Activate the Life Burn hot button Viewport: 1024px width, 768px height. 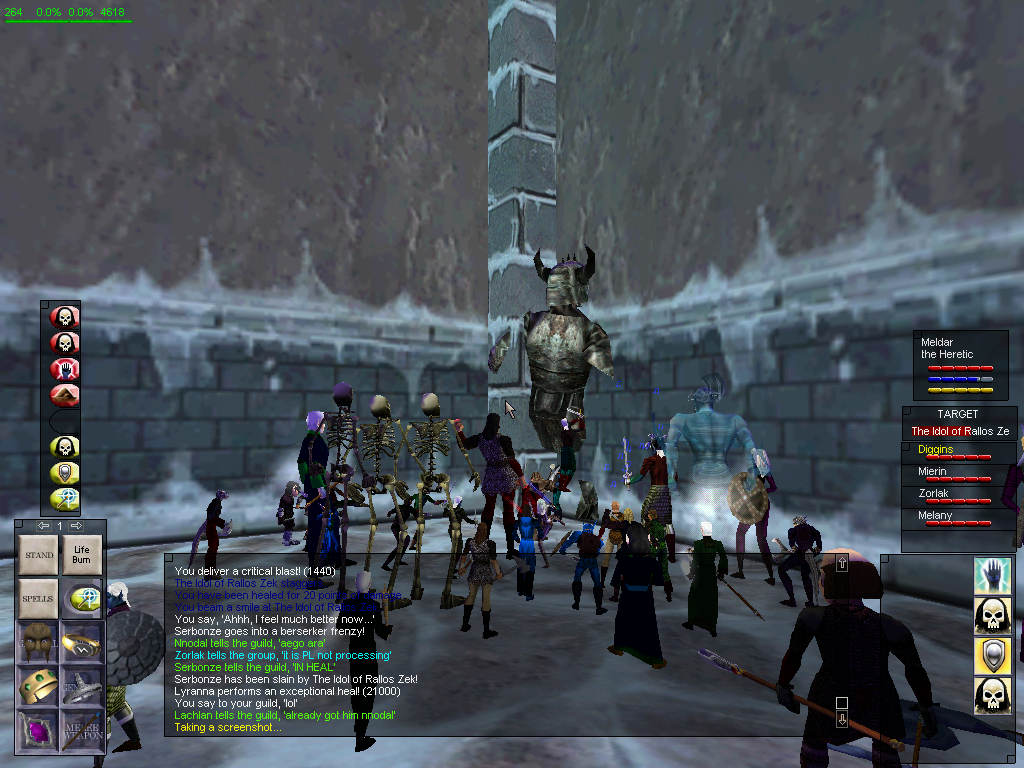(x=81, y=555)
